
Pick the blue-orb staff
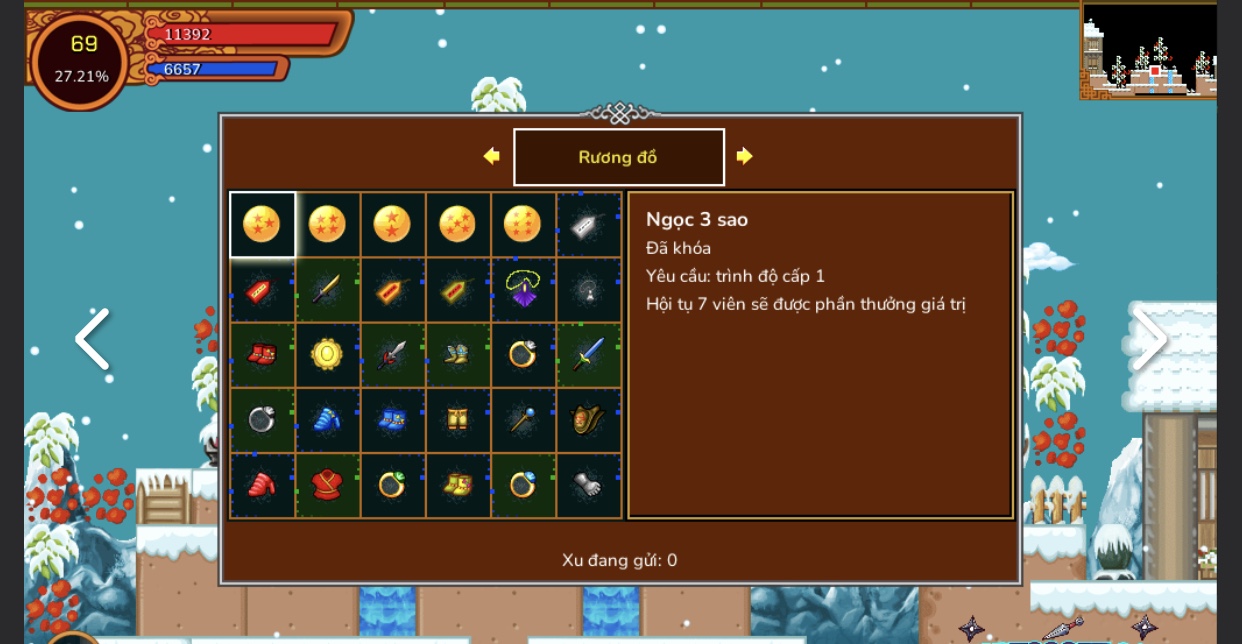(x=522, y=420)
